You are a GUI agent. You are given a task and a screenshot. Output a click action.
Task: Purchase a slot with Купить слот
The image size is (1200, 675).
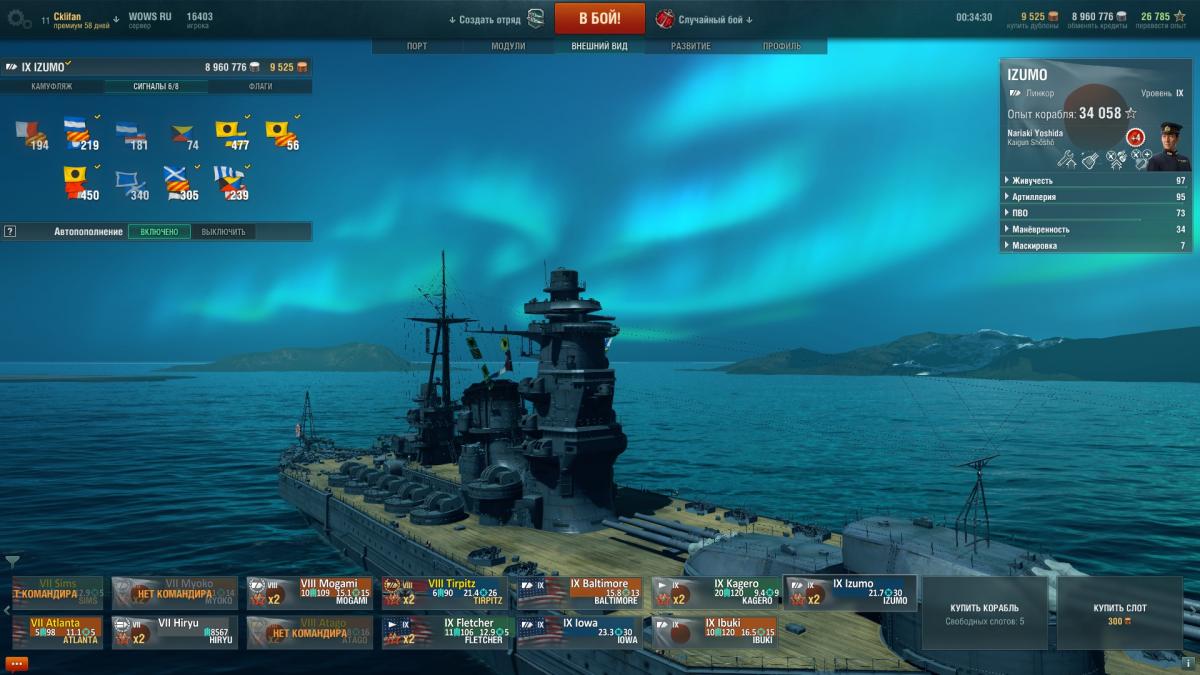pos(1120,613)
